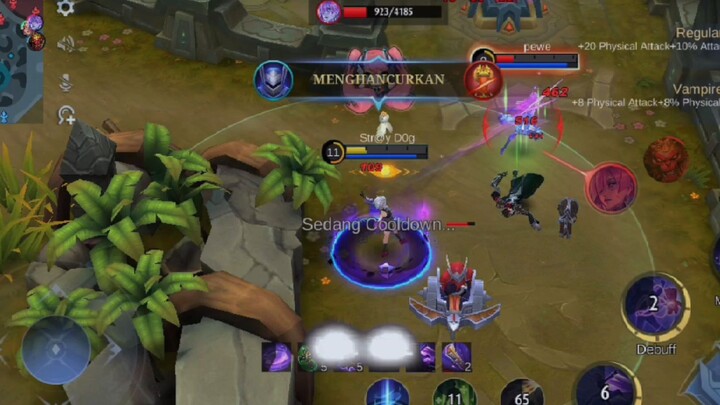
Task: Open the settings gear icon
Action: pyautogui.click(x=66, y=8)
